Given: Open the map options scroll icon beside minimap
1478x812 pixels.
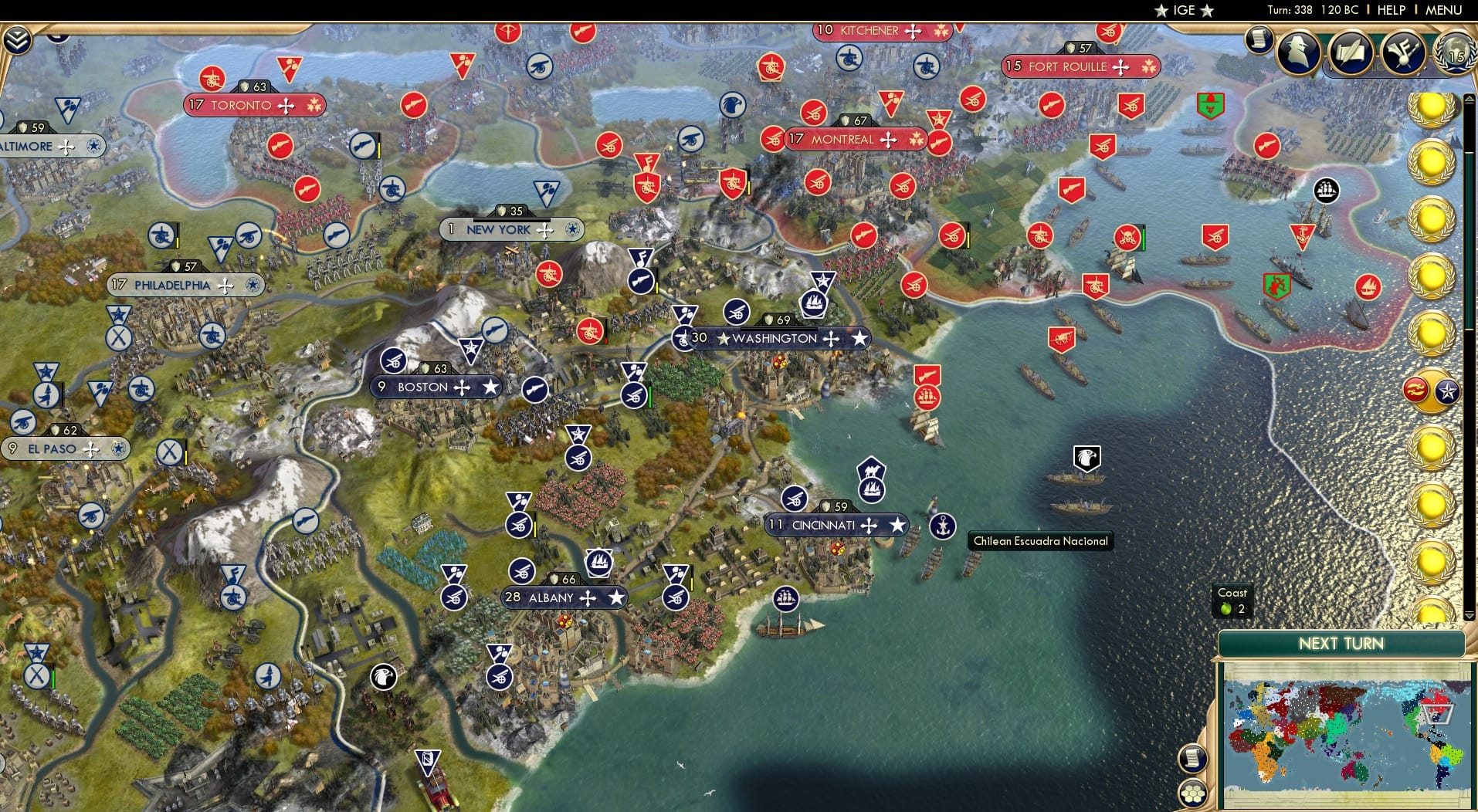Looking at the screenshot, I should point(1193,759).
